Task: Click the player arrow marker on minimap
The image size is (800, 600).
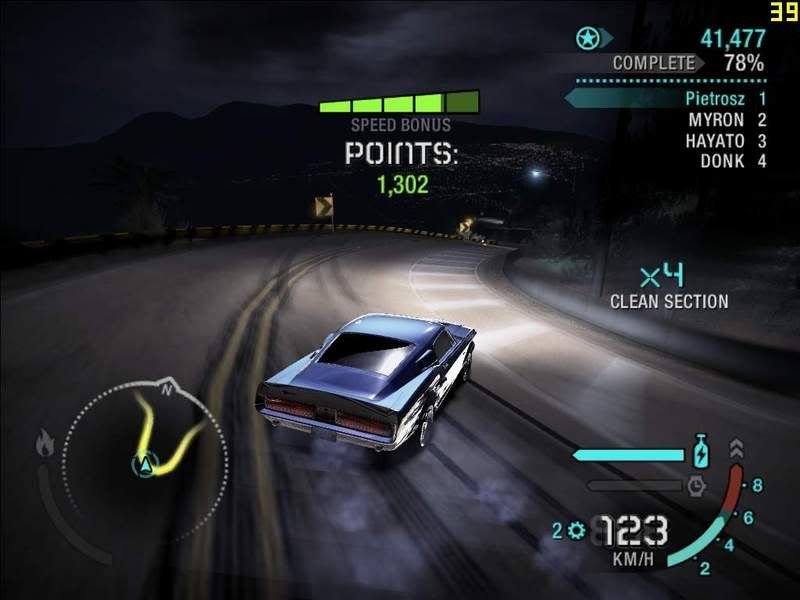Action: pos(145,463)
